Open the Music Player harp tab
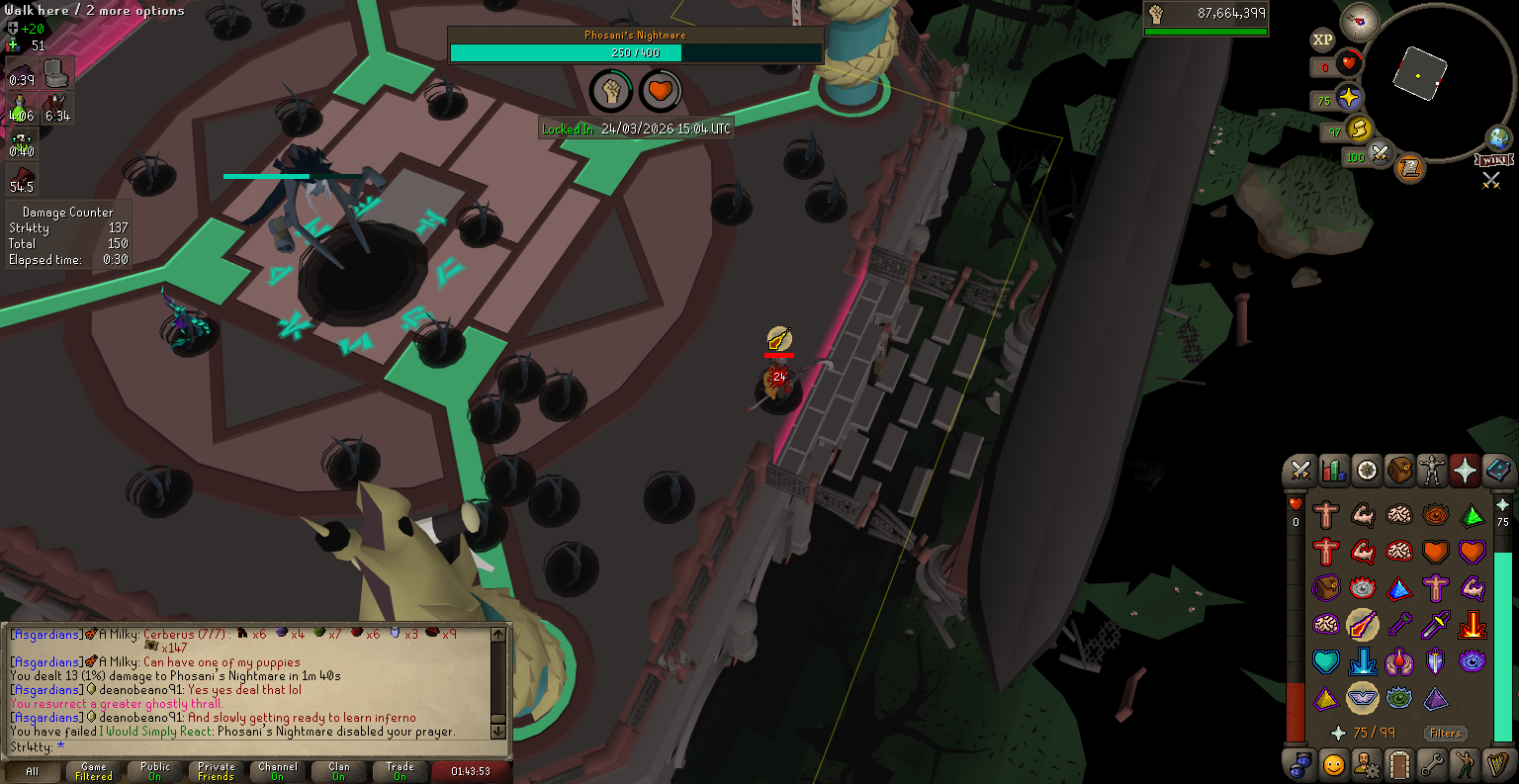The height and width of the screenshot is (784, 1519). (x=1498, y=764)
